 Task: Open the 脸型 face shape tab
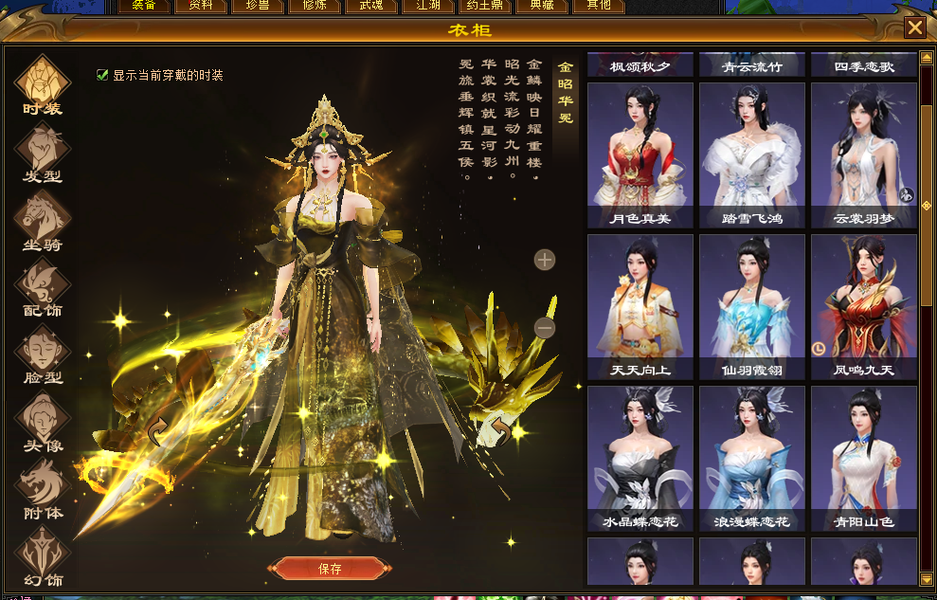[x=42, y=353]
